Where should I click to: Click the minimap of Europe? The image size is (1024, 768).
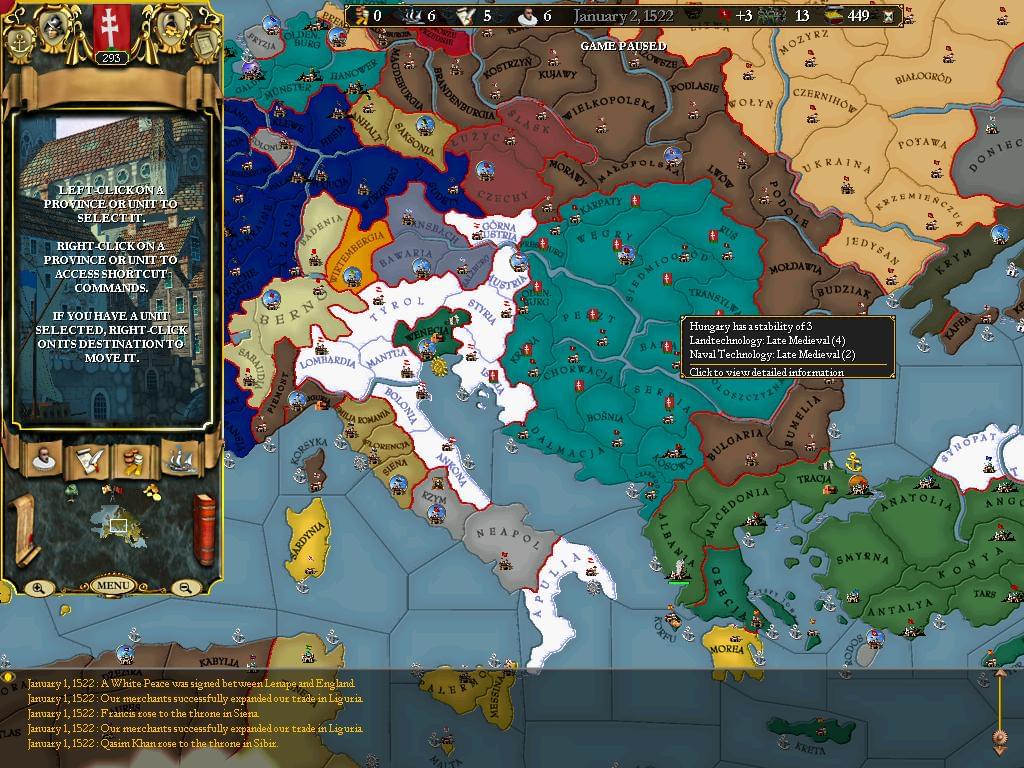118,522
